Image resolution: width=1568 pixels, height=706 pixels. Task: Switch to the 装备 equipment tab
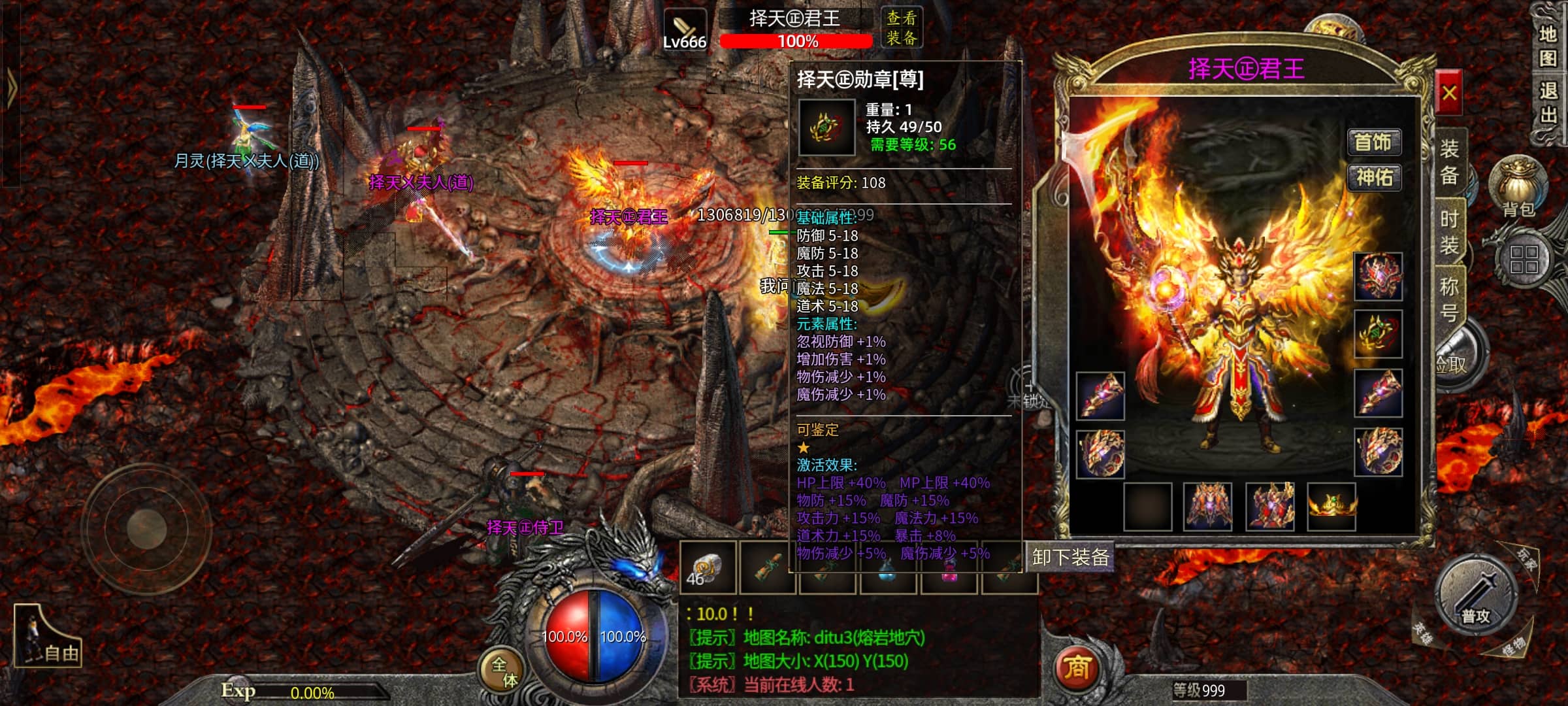click(x=1449, y=161)
